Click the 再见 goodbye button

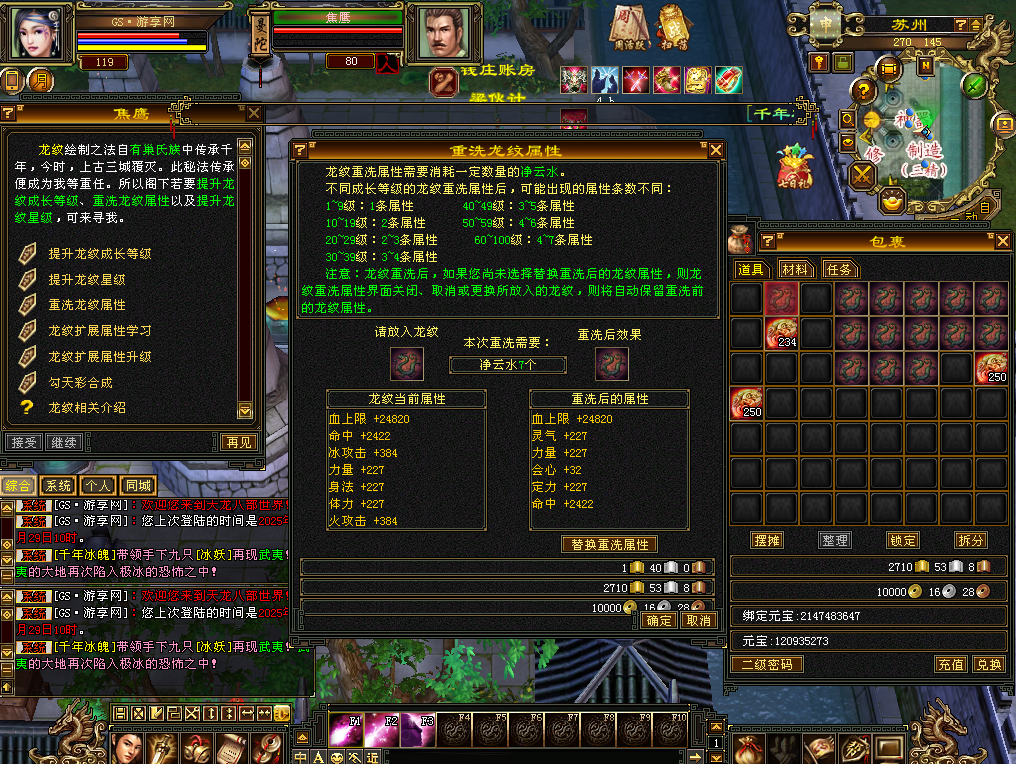point(238,442)
